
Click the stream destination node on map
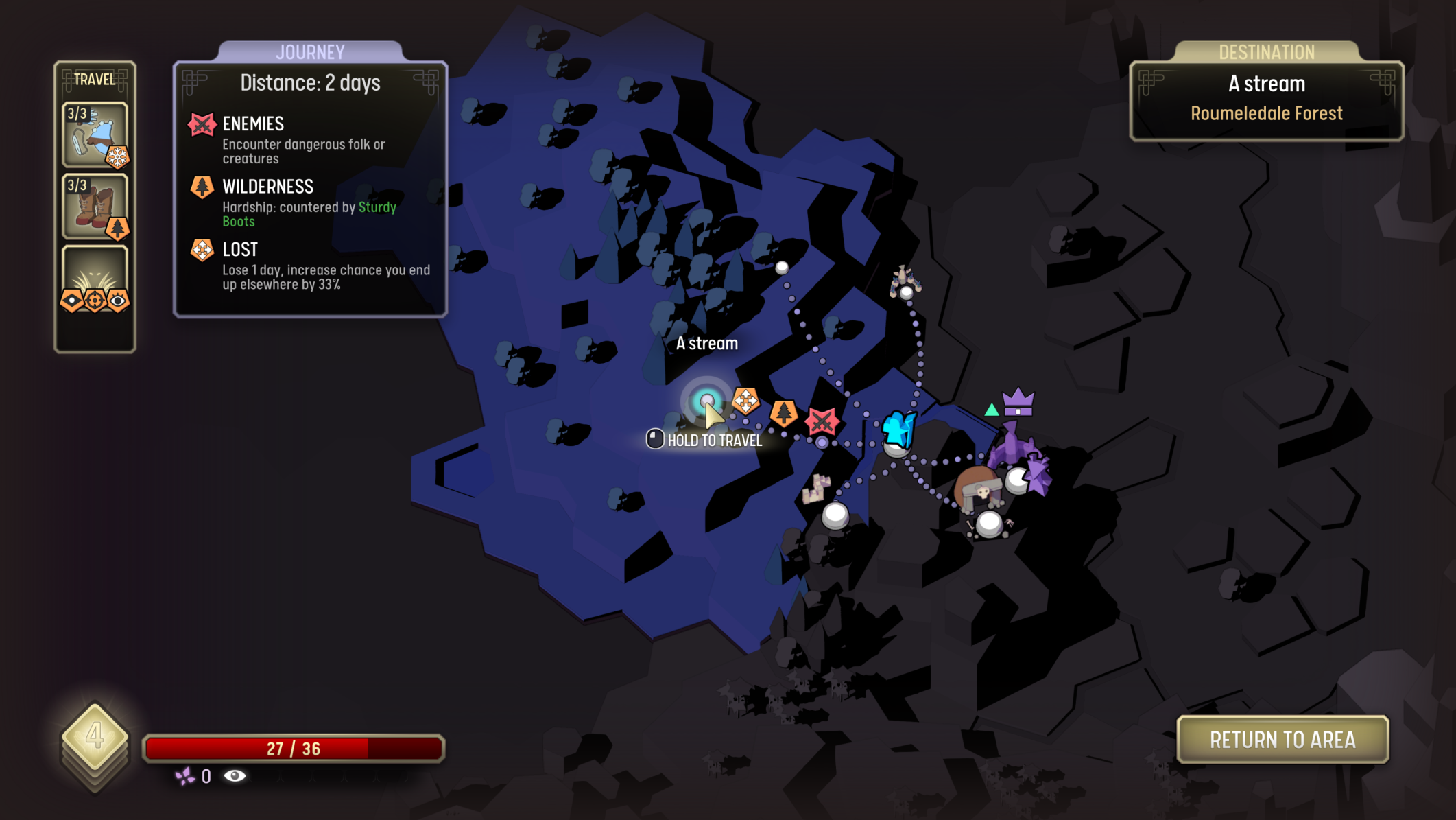706,401
